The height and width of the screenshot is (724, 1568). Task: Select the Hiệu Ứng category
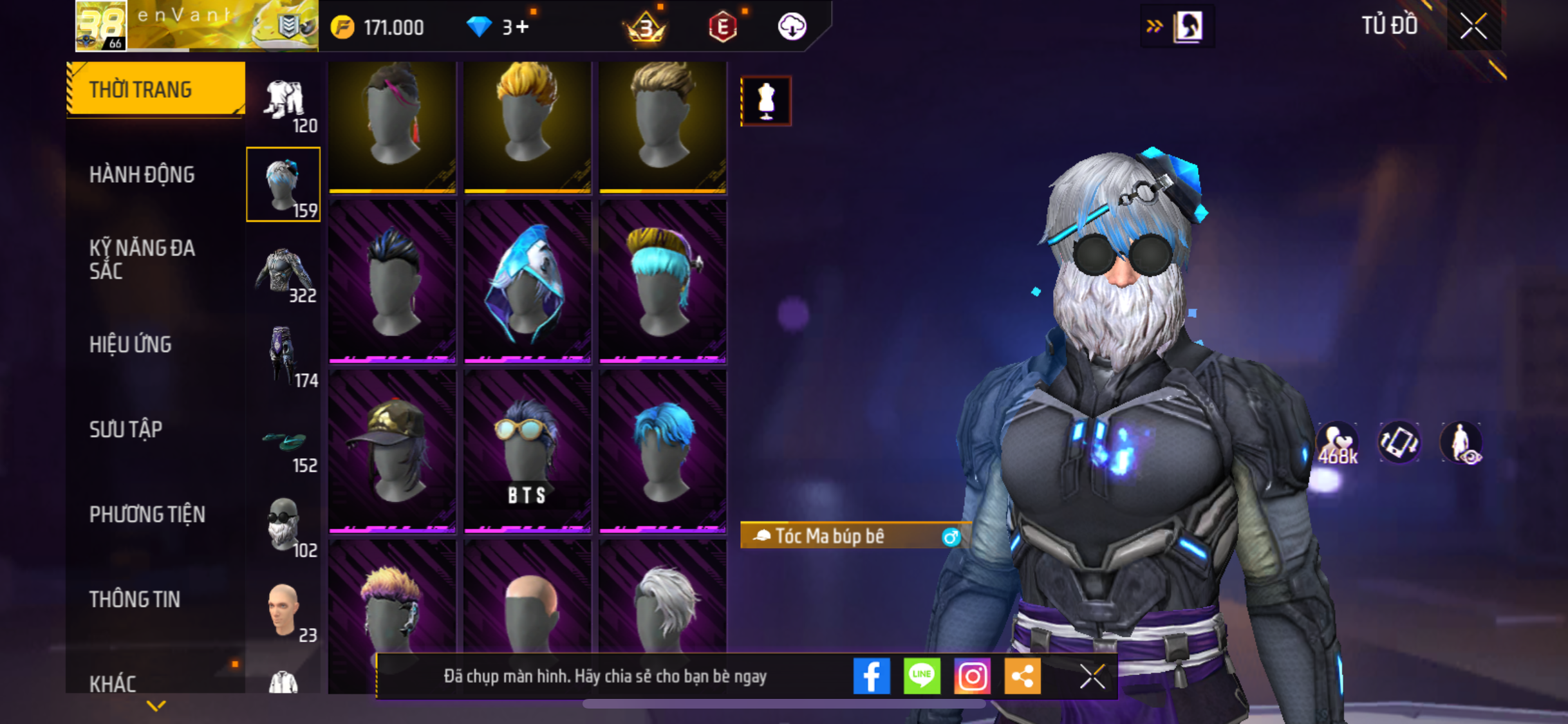click(x=131, y=344)
